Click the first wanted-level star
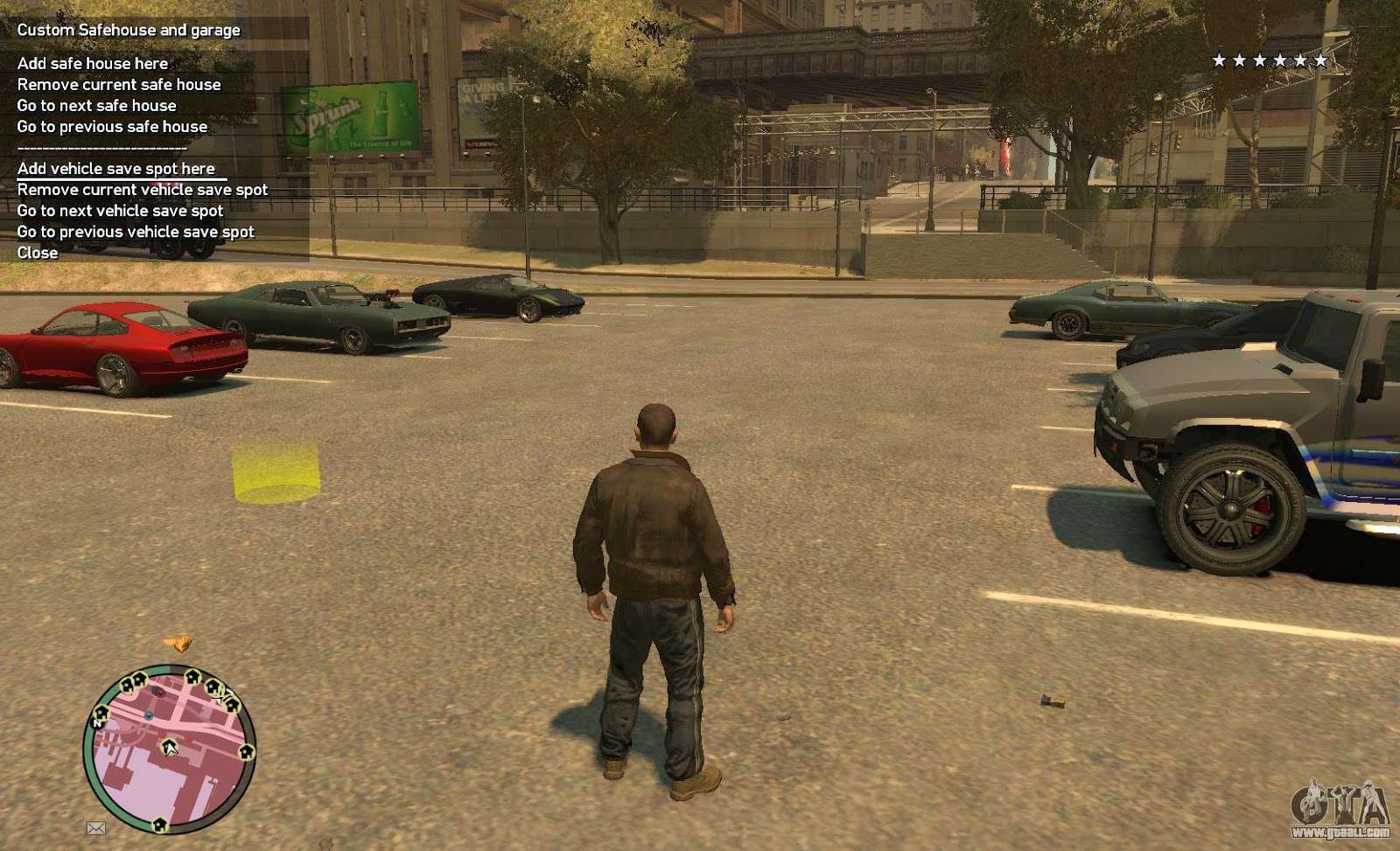 point(1220,61)
